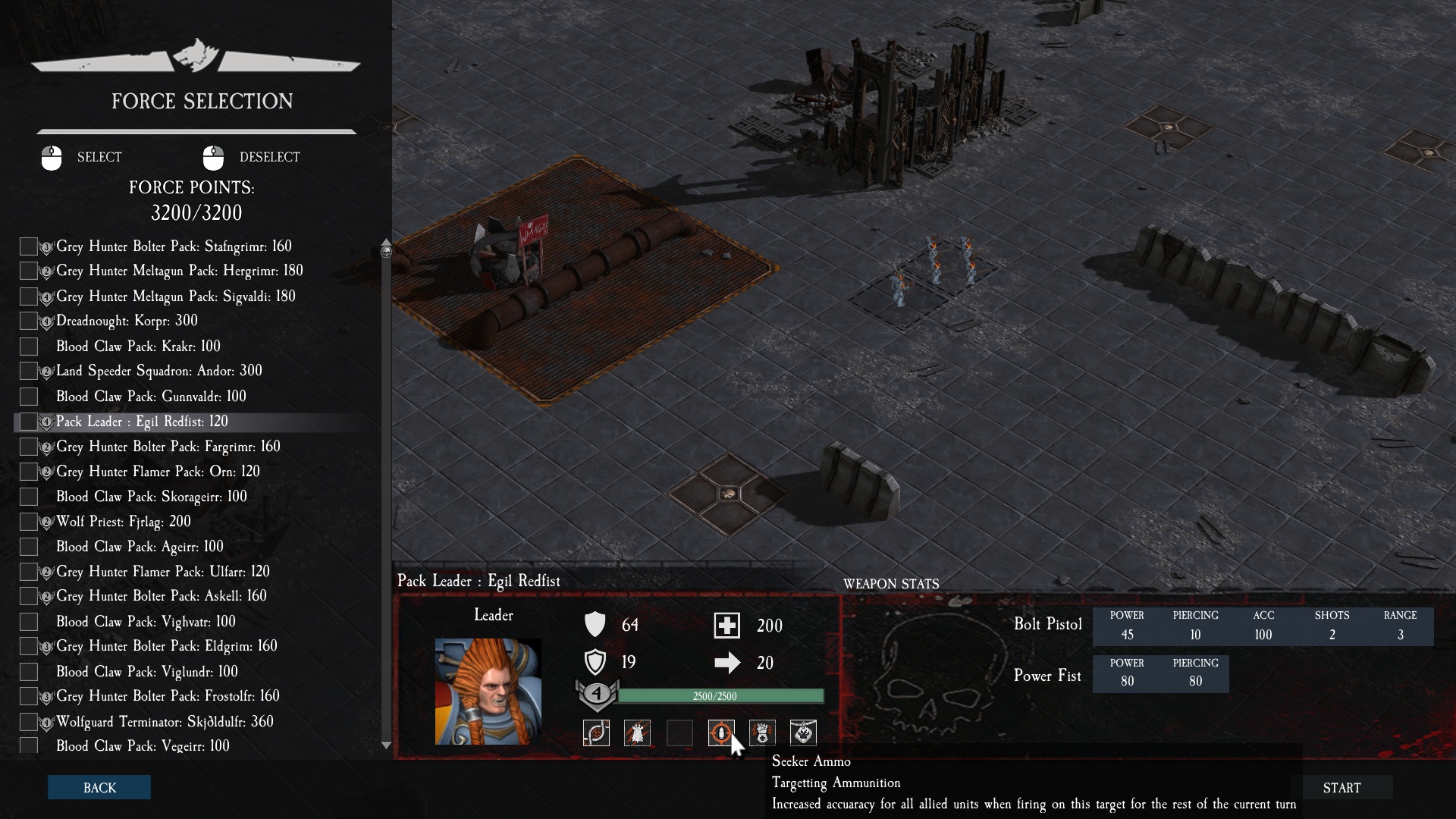This screenshot has height=819, width=1456.
Task: Tick the checkbox for Dreadnought: Korpr
Action: (29, 322)
